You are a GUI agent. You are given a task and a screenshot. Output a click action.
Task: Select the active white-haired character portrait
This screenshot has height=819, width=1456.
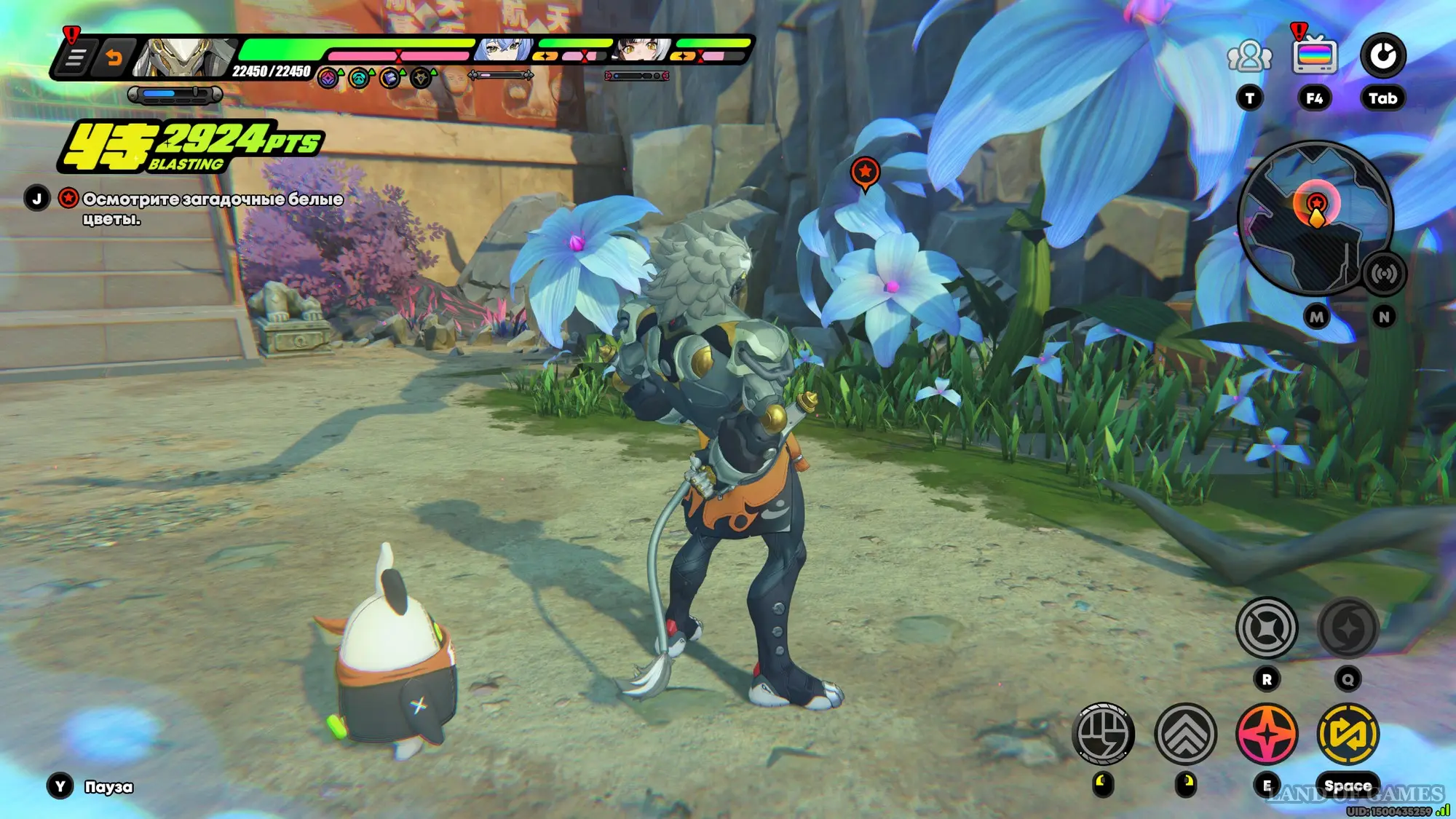tap(186, 57)
